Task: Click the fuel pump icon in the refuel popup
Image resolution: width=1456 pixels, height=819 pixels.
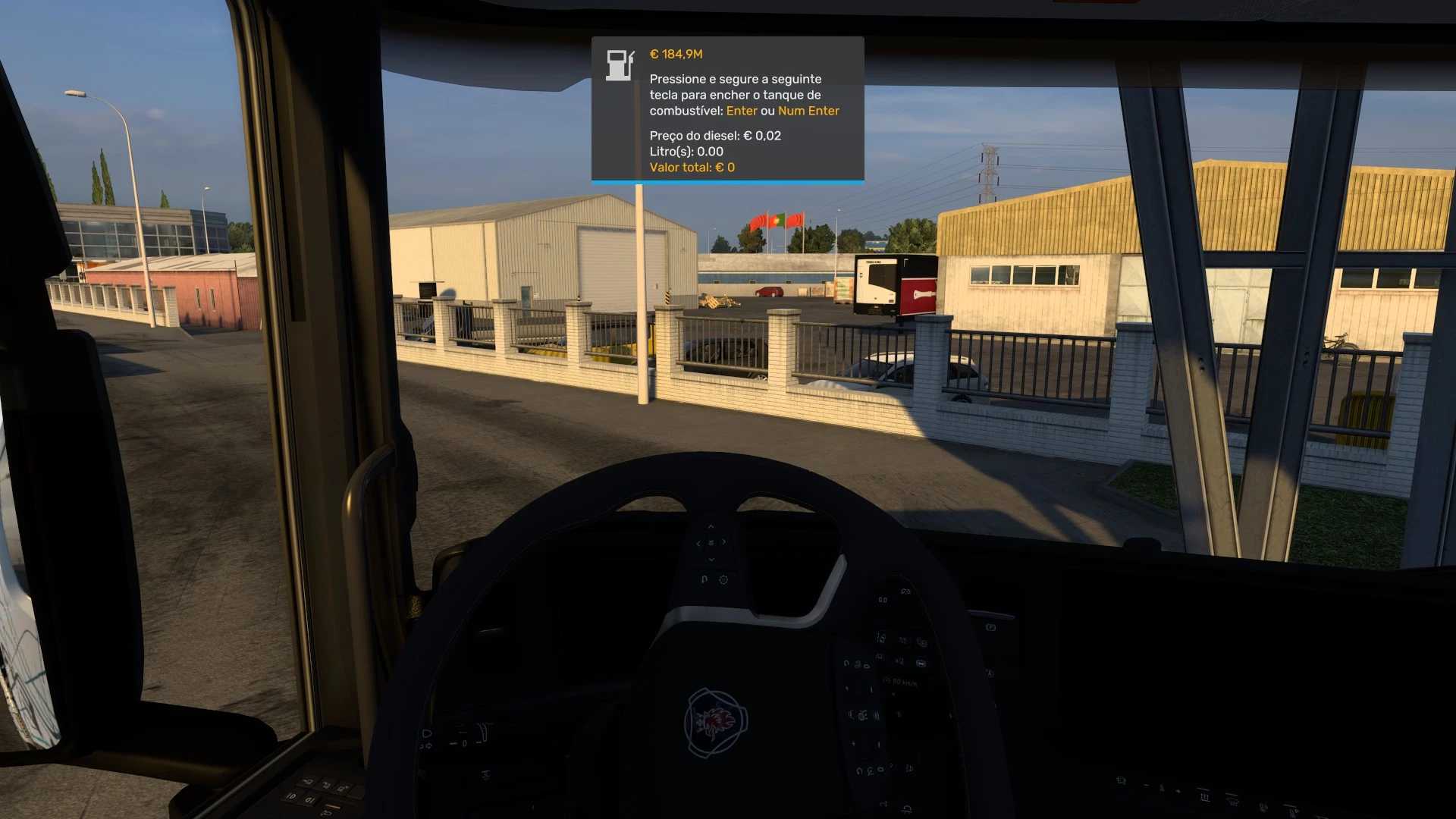Action: coord(619,65)
